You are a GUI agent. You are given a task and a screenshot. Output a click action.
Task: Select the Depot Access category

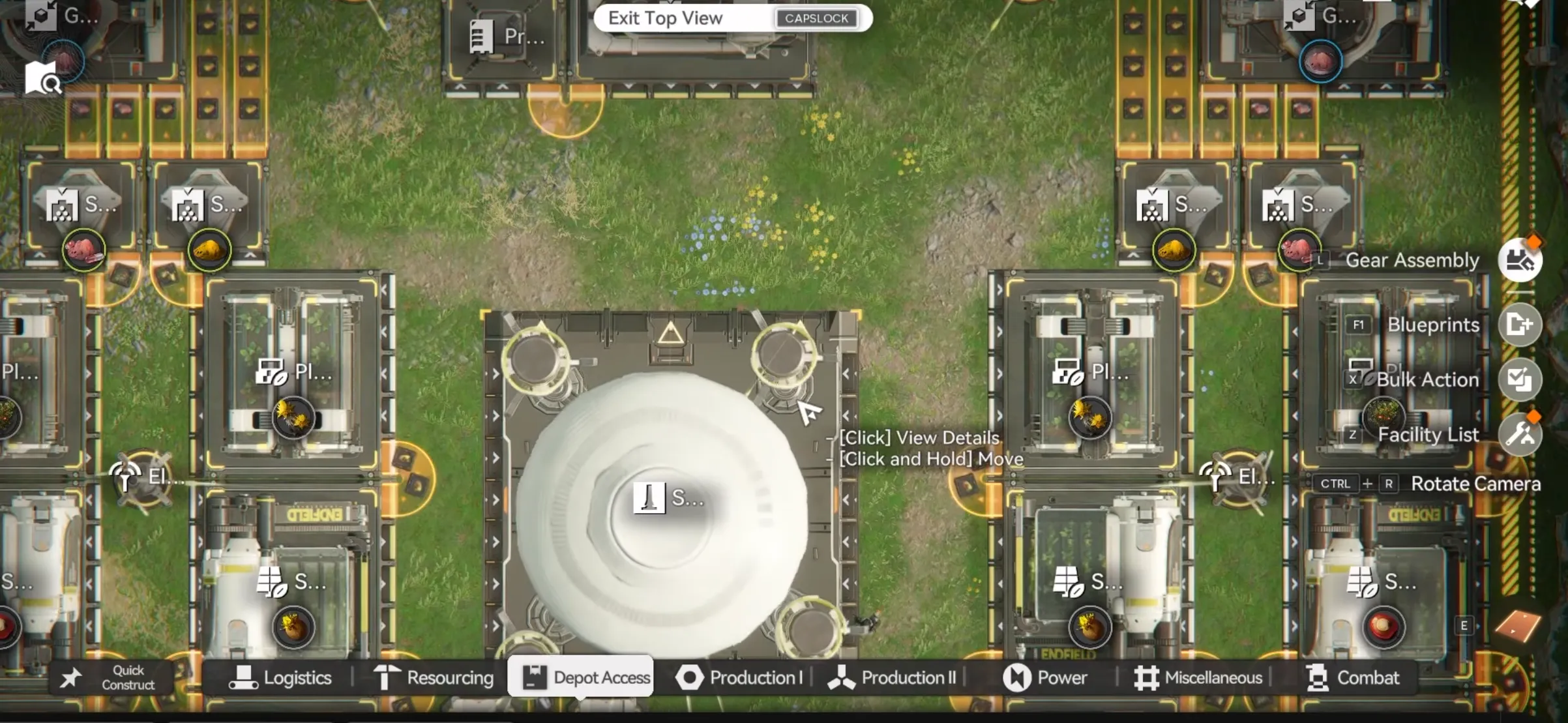click(x=581, y=677)
